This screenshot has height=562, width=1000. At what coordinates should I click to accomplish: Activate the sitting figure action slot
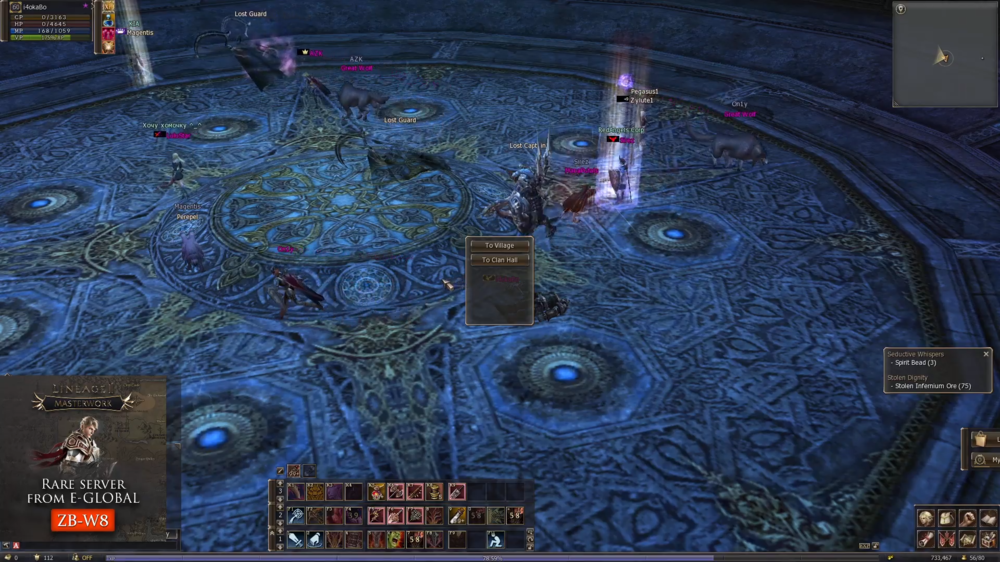[495, 540]
